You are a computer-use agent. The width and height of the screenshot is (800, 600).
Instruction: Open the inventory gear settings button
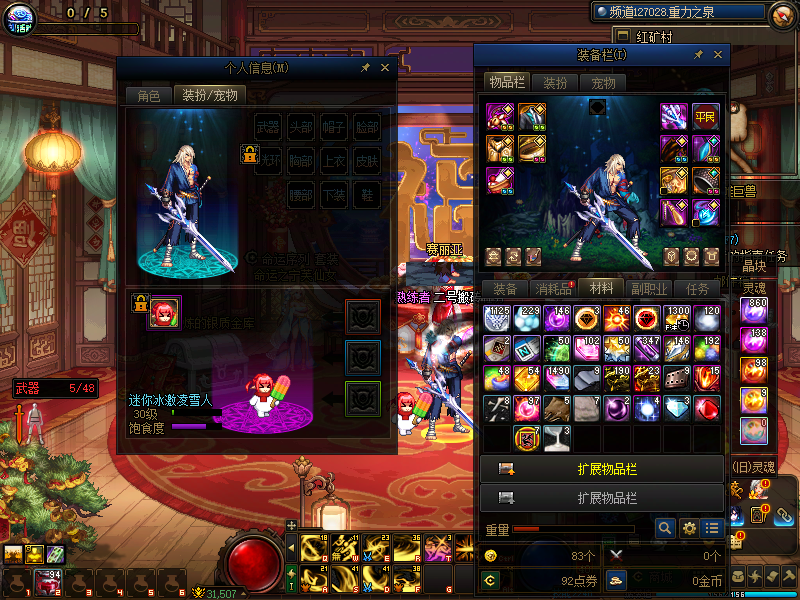[689, 528]
